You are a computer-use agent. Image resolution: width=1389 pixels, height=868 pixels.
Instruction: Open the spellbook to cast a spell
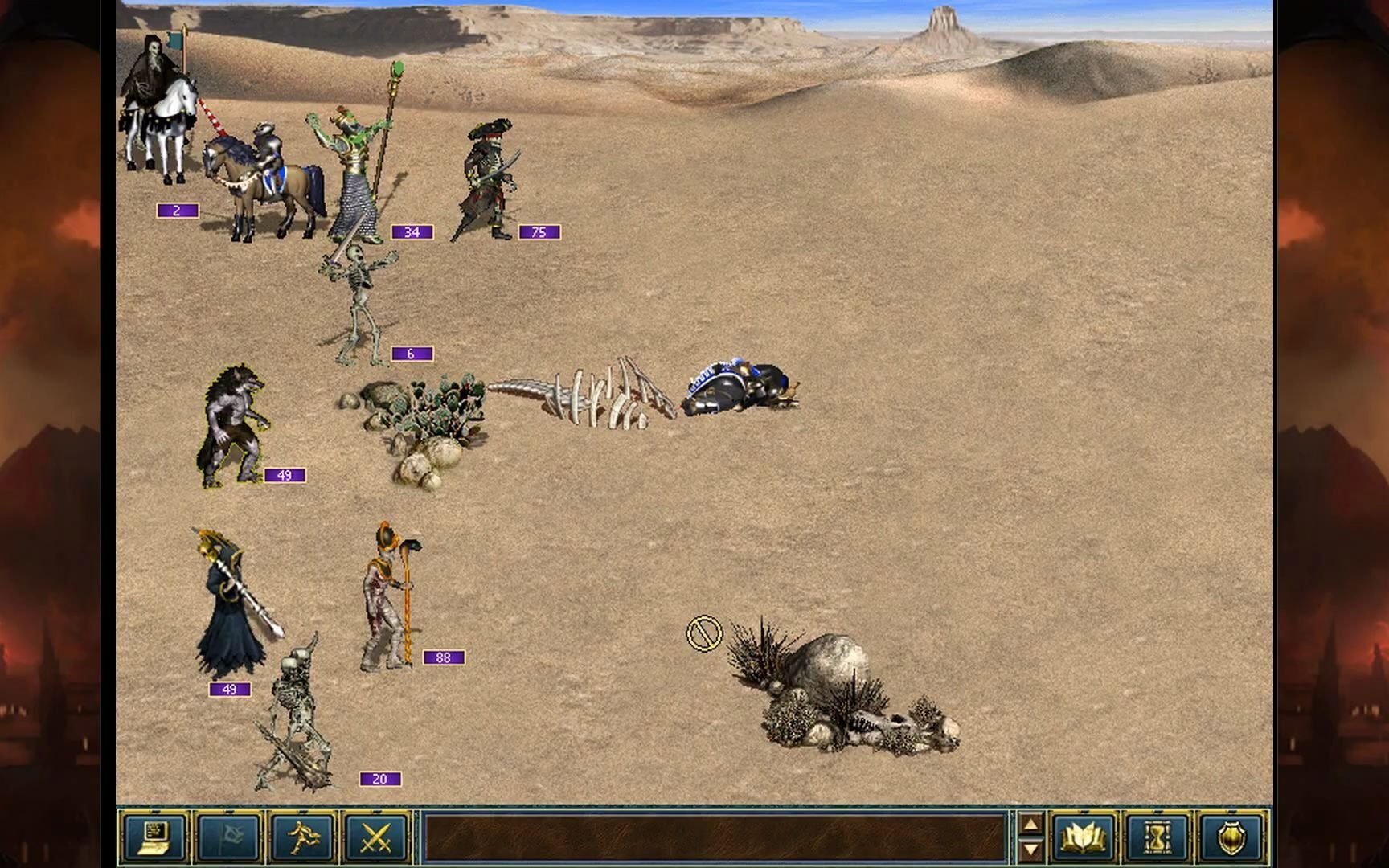(1083, 837)
